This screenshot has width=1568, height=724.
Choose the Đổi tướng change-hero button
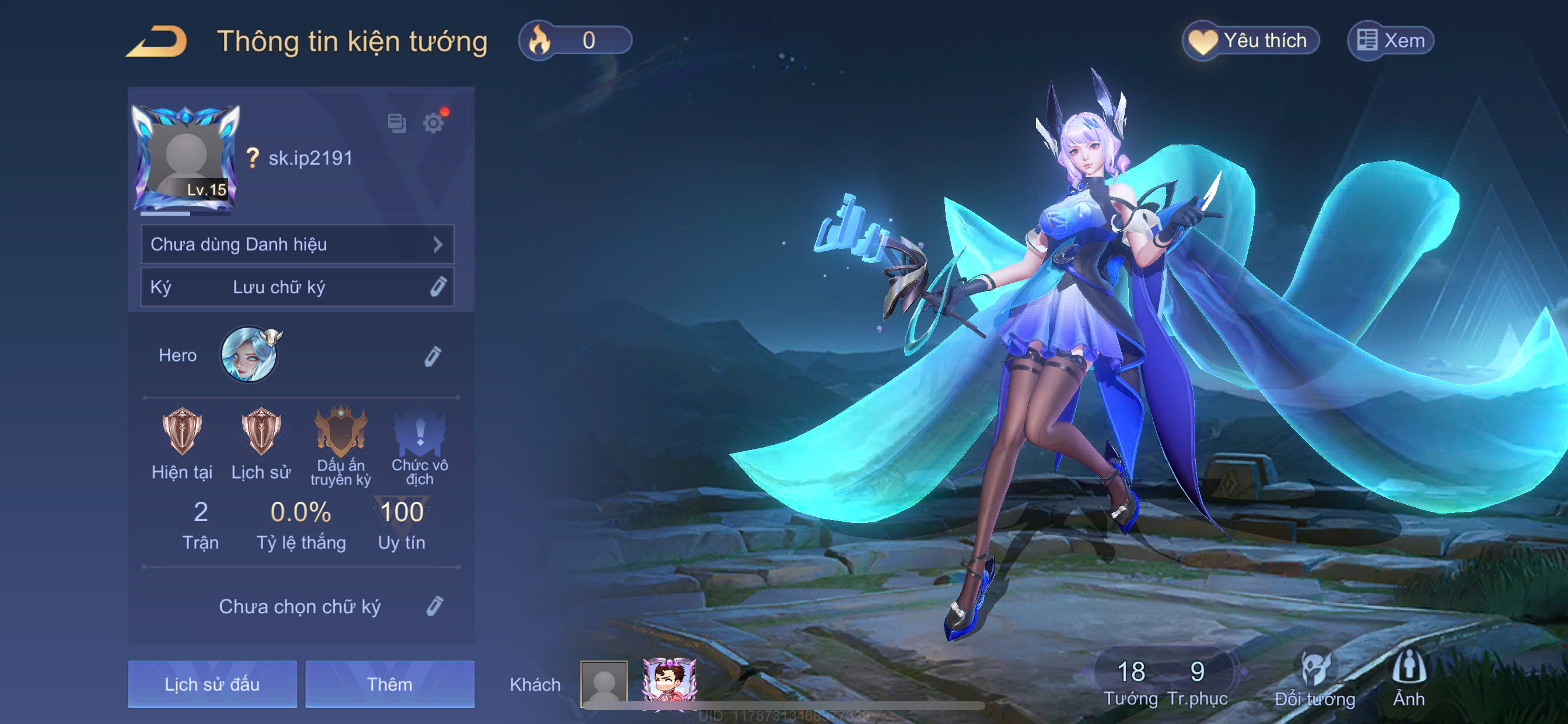coord(1314,679)
